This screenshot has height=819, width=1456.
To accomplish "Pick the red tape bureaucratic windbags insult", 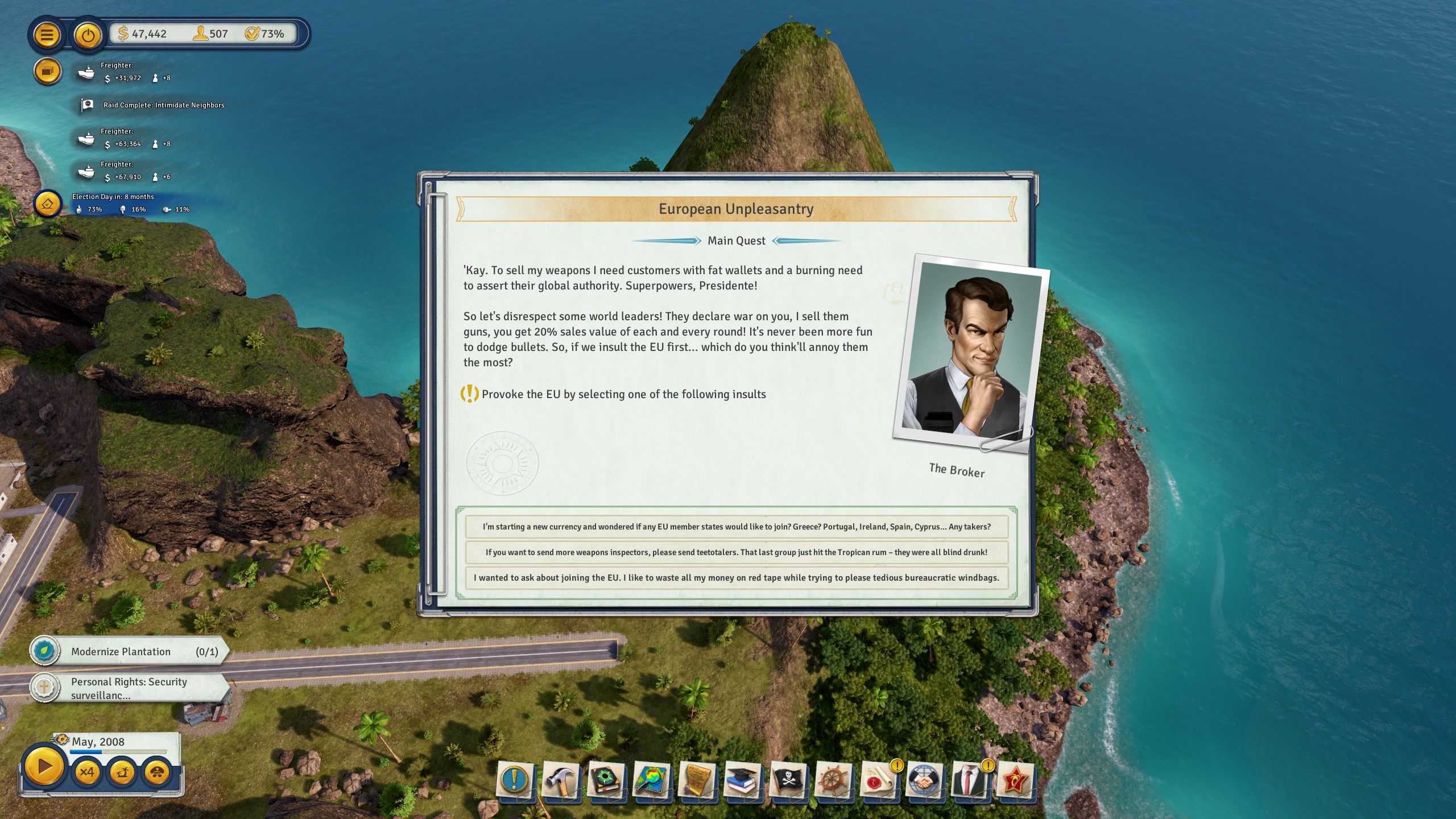I will click(x=736, y=578).
